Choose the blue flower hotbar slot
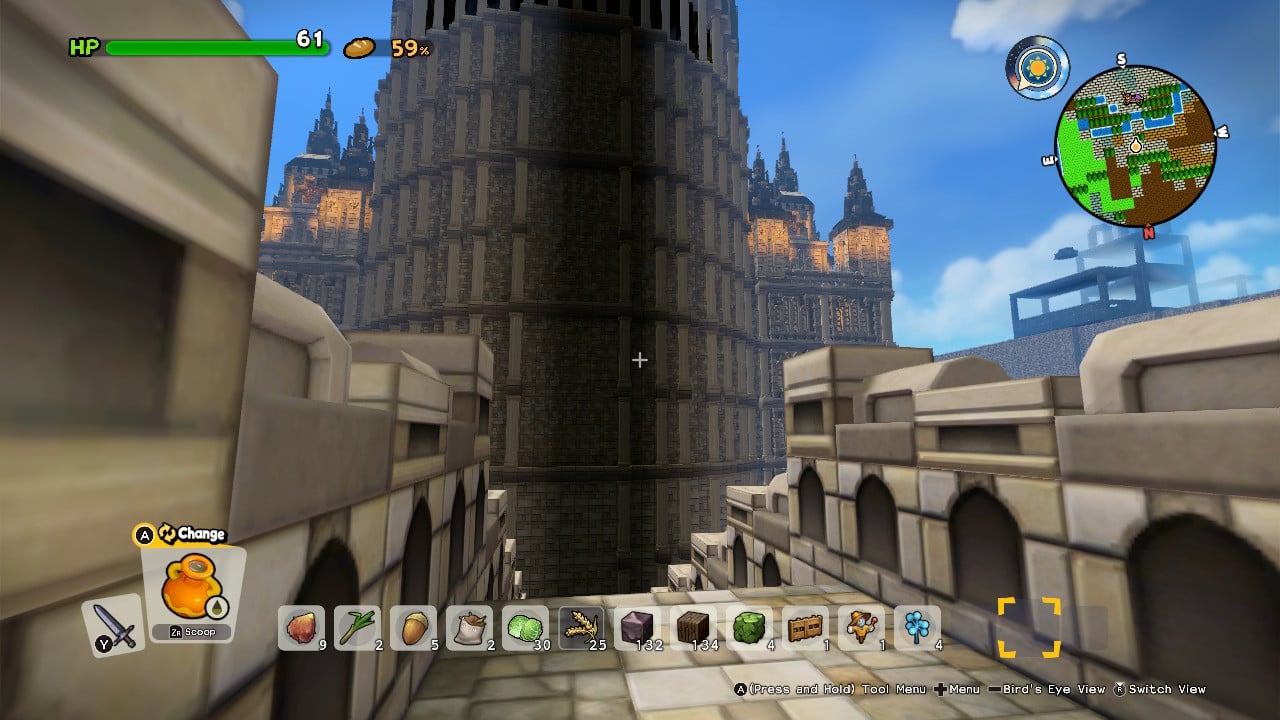Image resolution: width=1280 pixels, height=720 pixels. [x=917, y=628]
